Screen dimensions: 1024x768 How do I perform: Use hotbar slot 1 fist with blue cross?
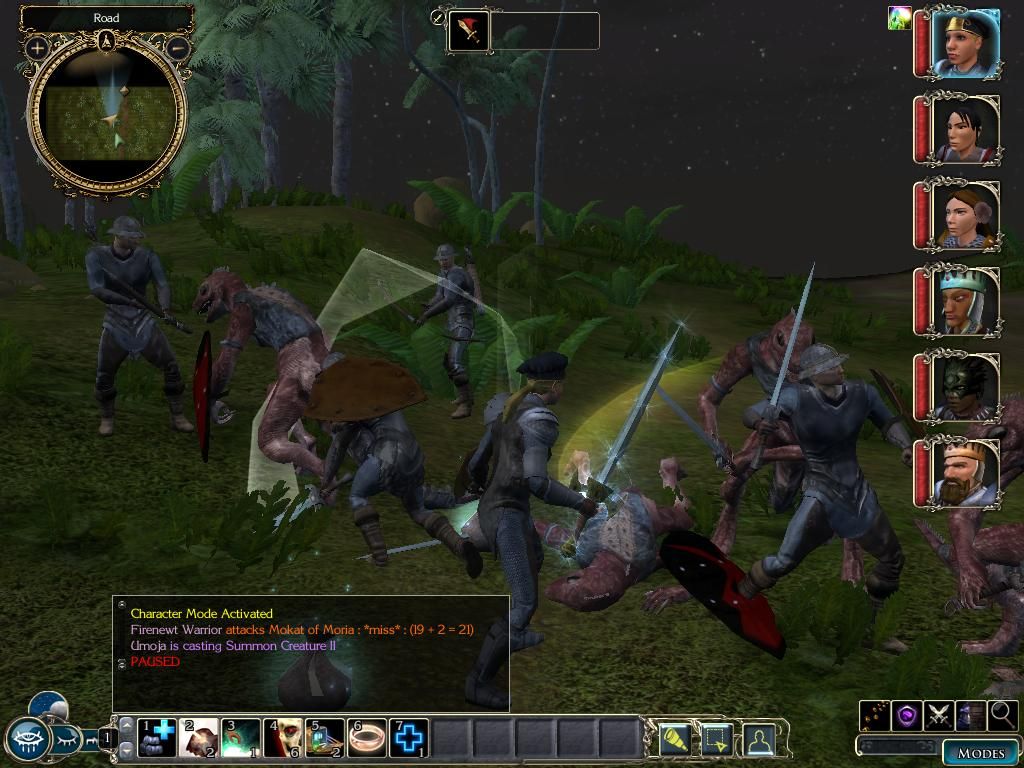157,738
